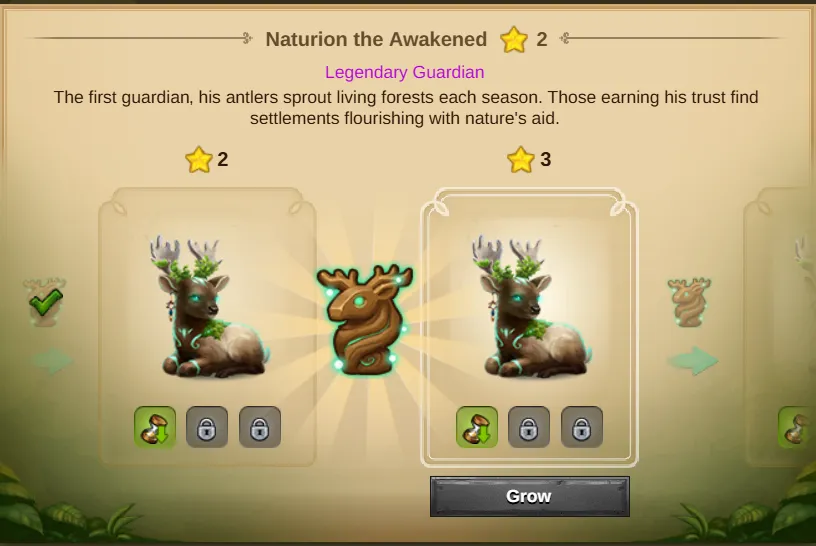Open the green ability icon on the 2-star card
816x546 pixels.
pos(155,427)
